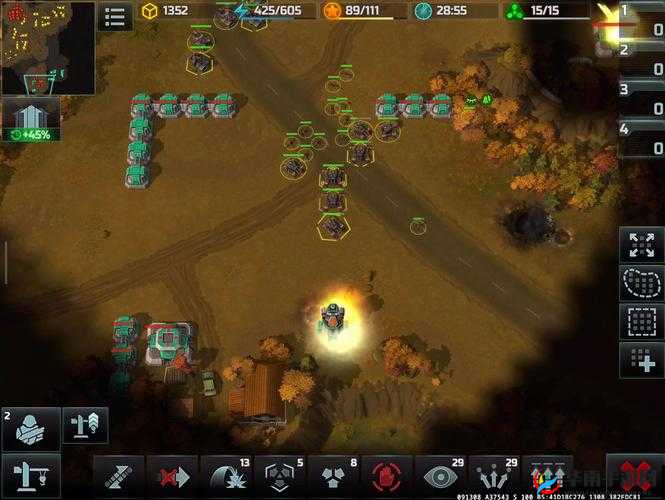This screenshot has height=500, width=665.
Task: Select the infantry group with badge 2
Action: (x=31, y=428)
